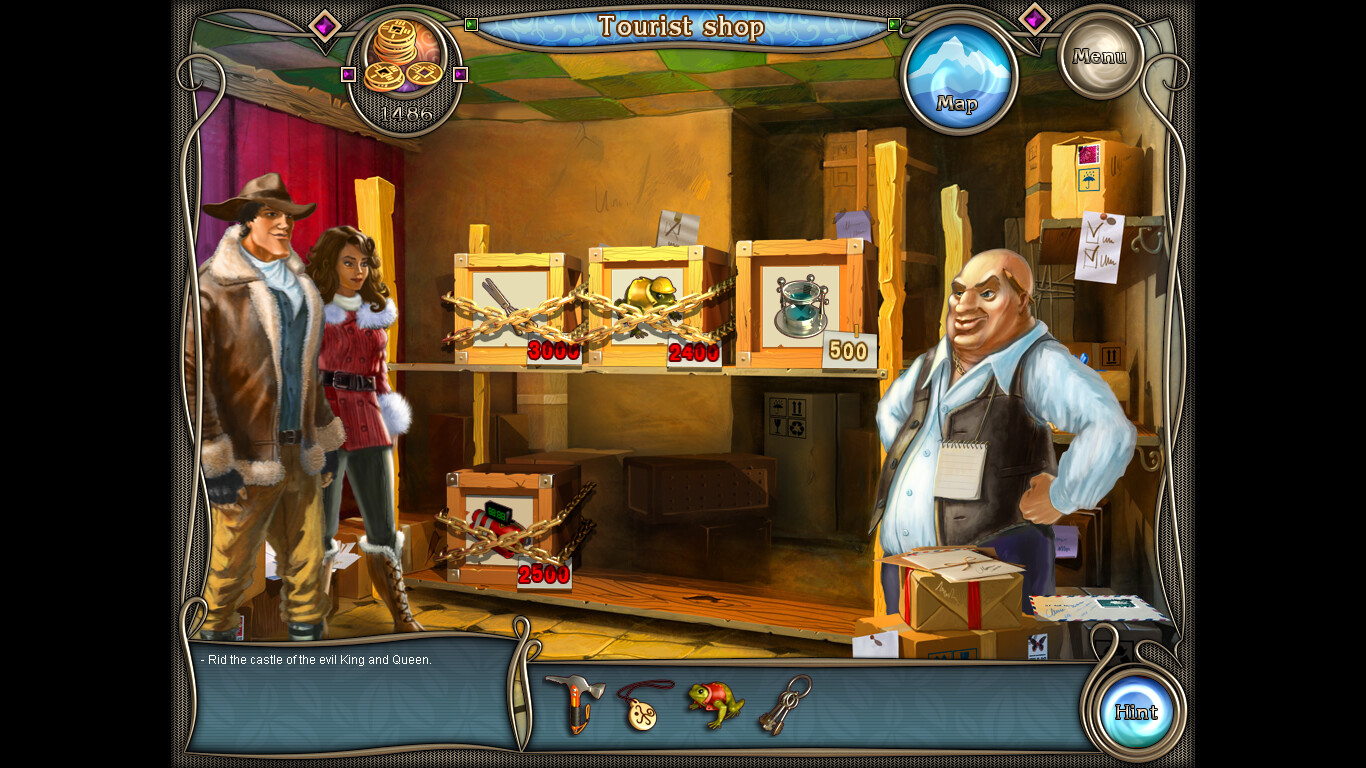
Task: Select the green frog inventory item
Action: click(x=714, y=702)
